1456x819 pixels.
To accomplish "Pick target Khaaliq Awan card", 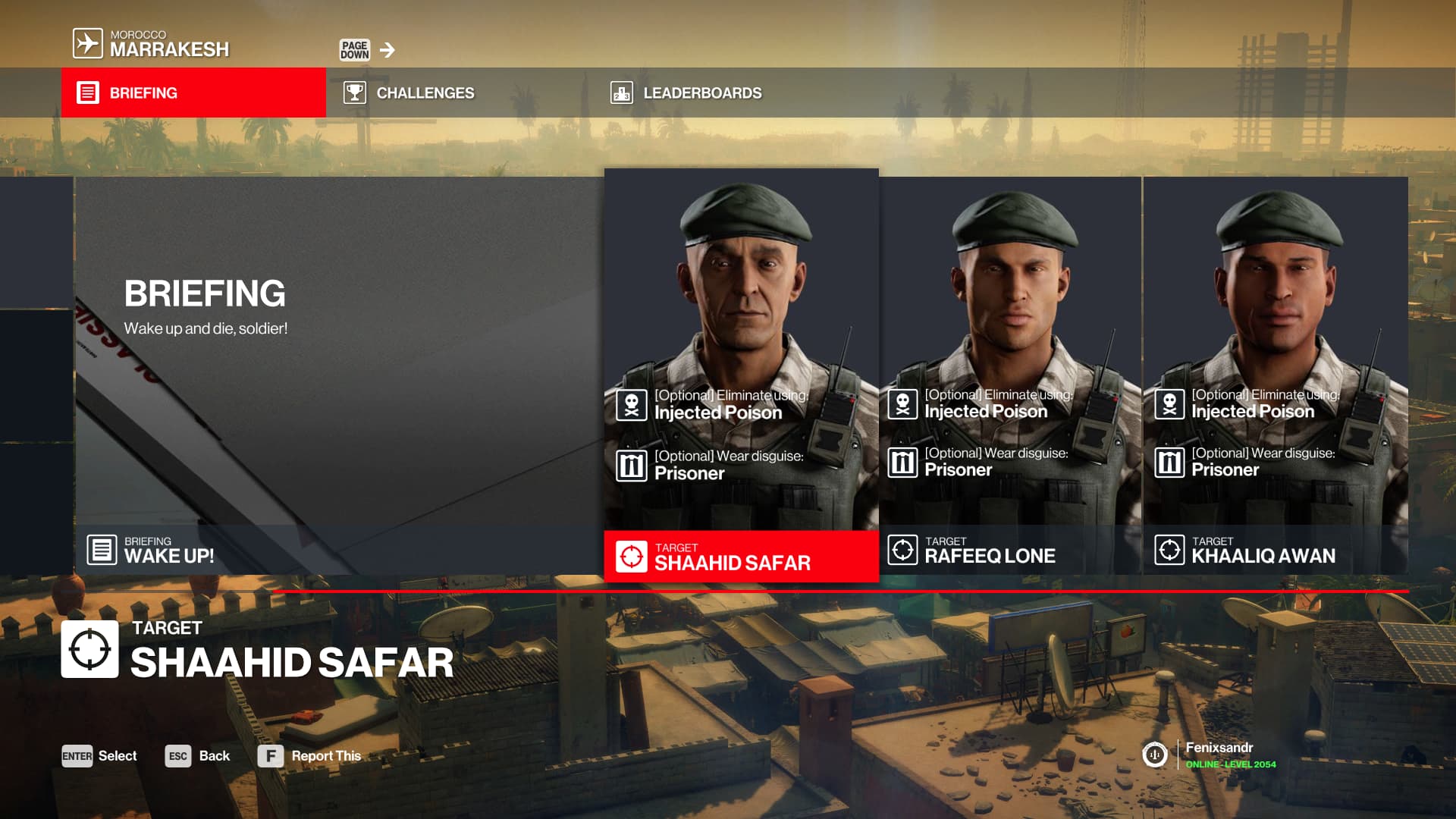I will pos(1276,375).
